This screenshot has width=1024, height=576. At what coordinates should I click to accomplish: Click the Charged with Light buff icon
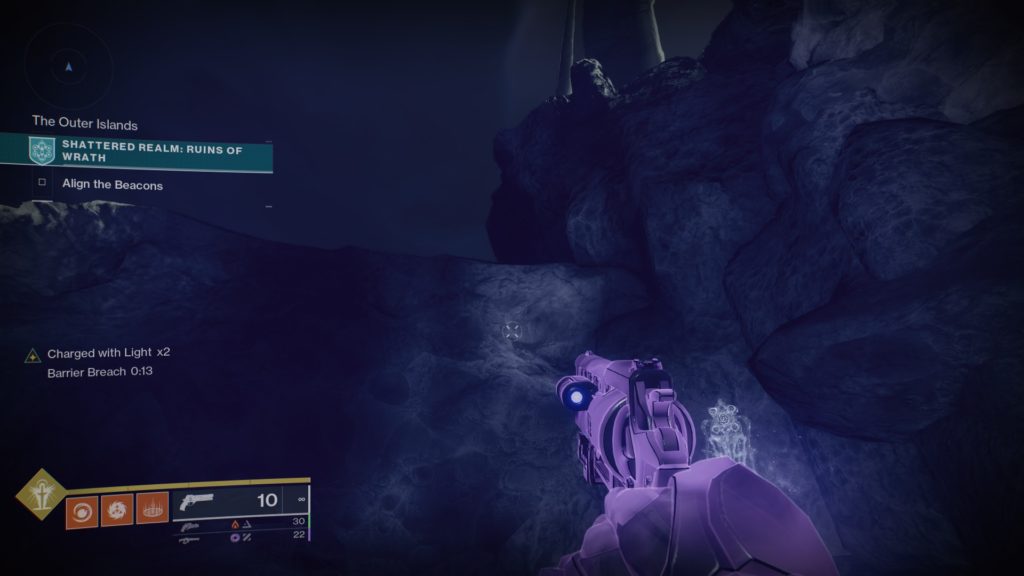tap(33, 354)
